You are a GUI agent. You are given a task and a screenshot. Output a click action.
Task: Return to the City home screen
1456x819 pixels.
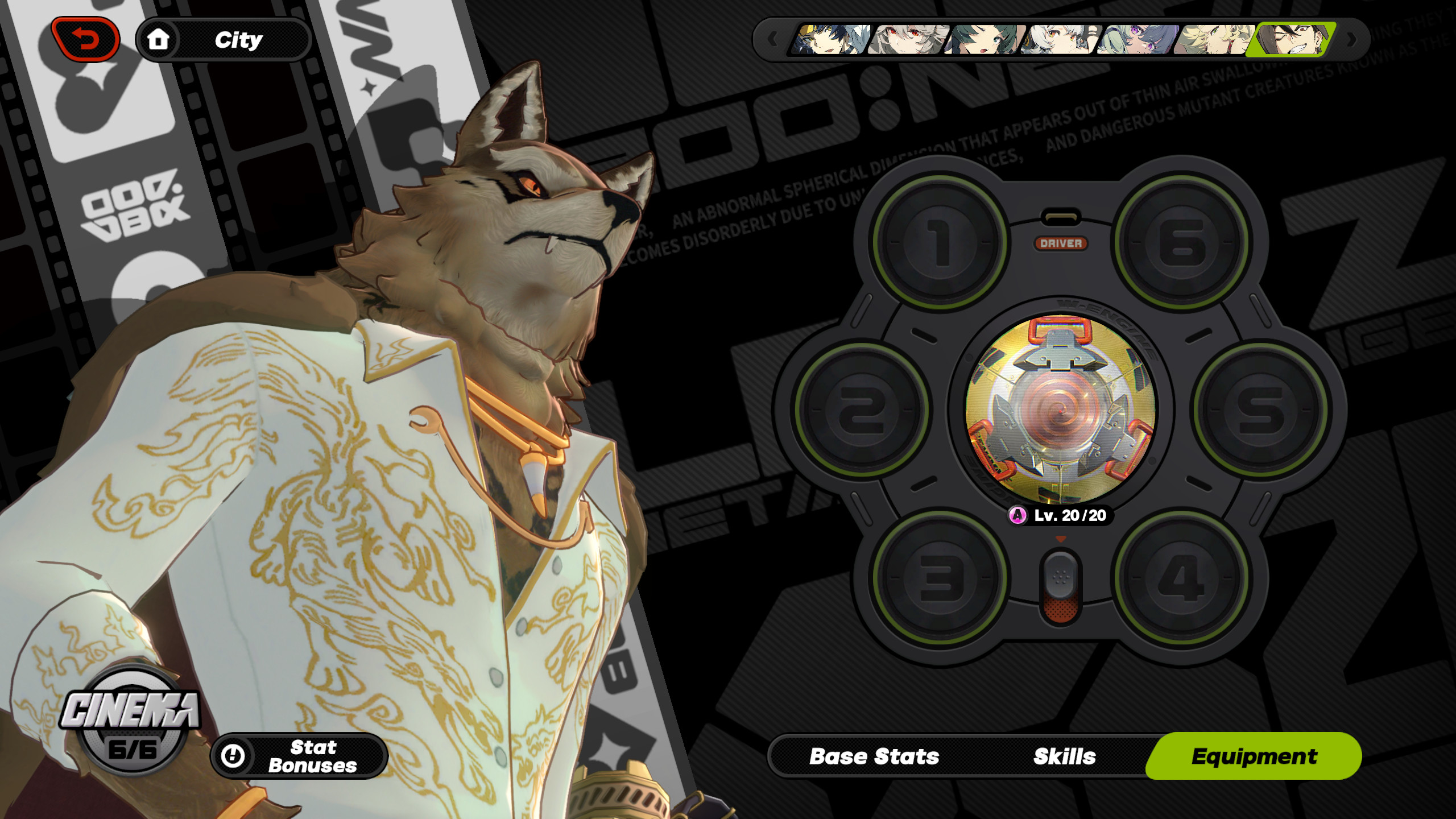pyautogui.click(x=224, y=40)
